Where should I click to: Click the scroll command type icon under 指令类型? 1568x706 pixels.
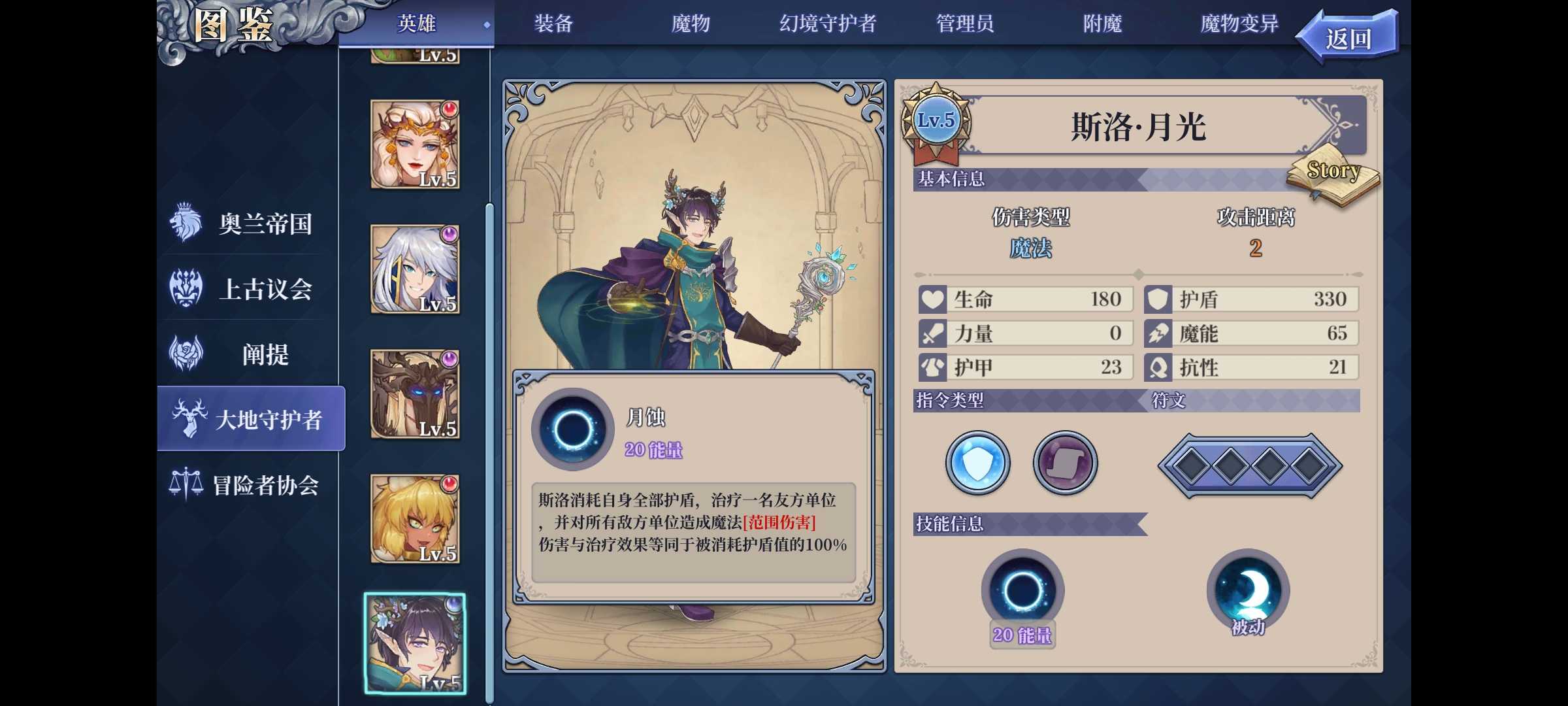(1064, 463)
